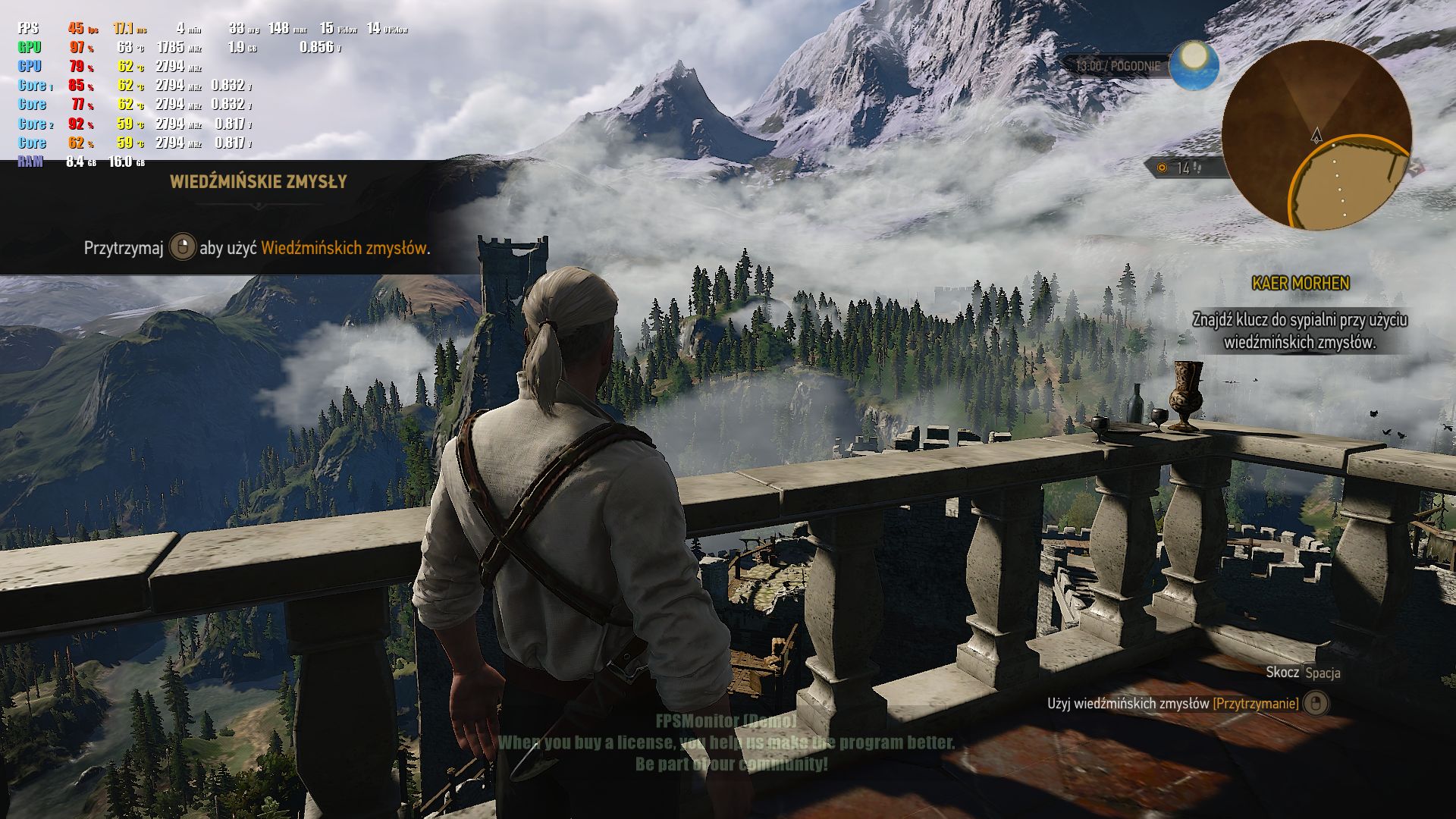Click the Wiedźmińskie Zmysły tutorial header
The image size is (1456, 819).
259,182
